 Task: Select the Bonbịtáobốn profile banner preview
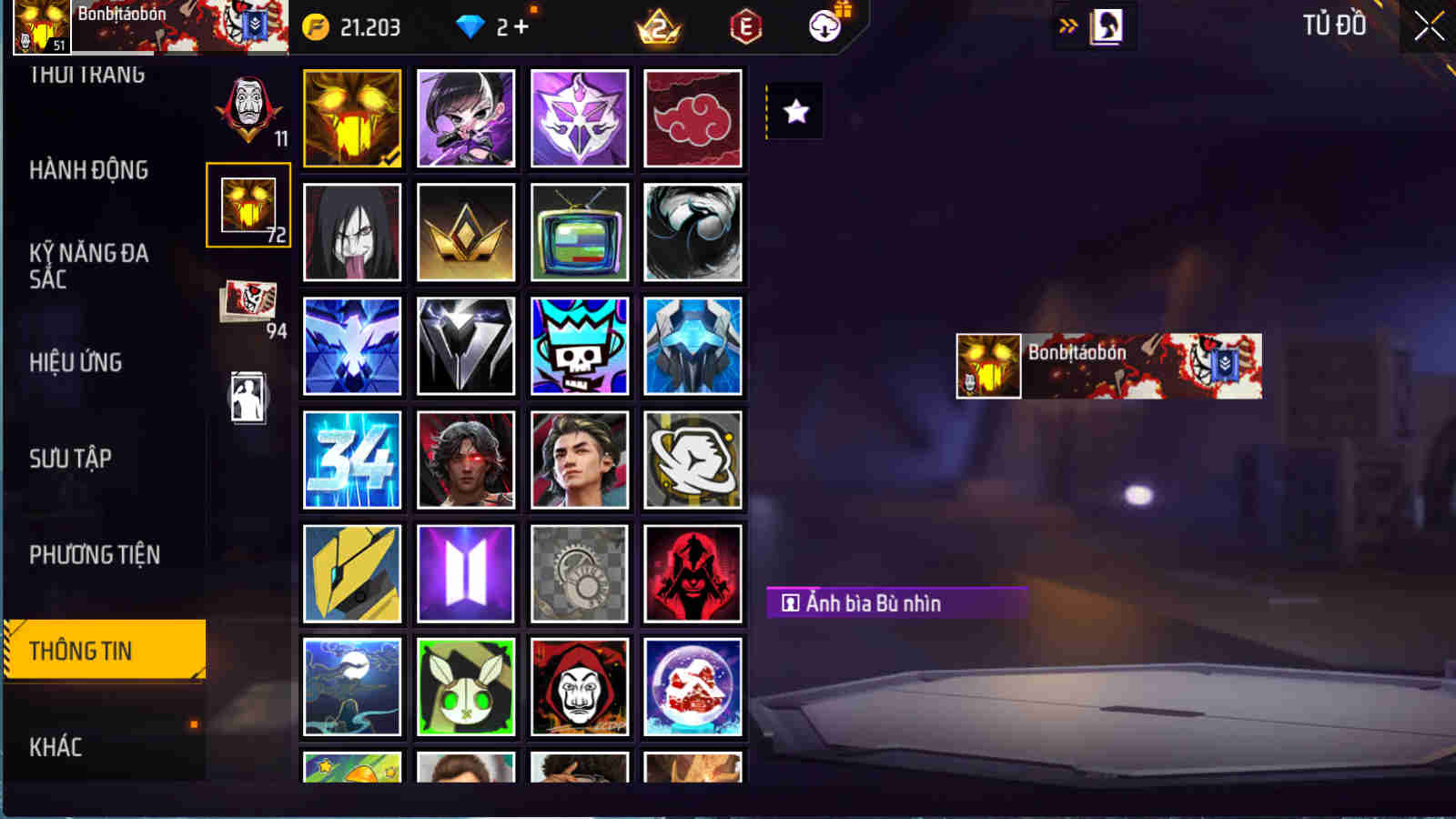click(1106, 367)
